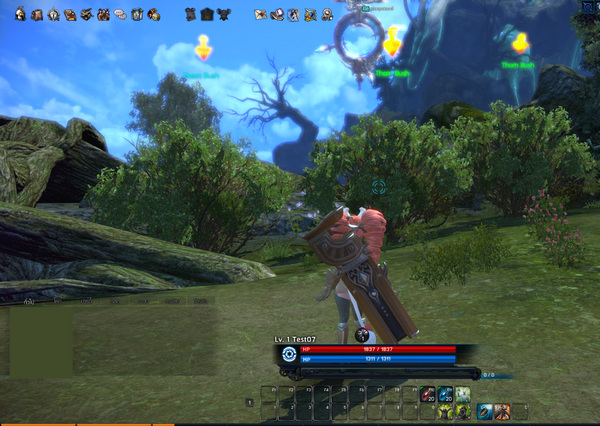Image resolution: width=600 pixels, height=426 pixels.
Task: Open the helmet character icon in top menu
Action: [20, 15]
